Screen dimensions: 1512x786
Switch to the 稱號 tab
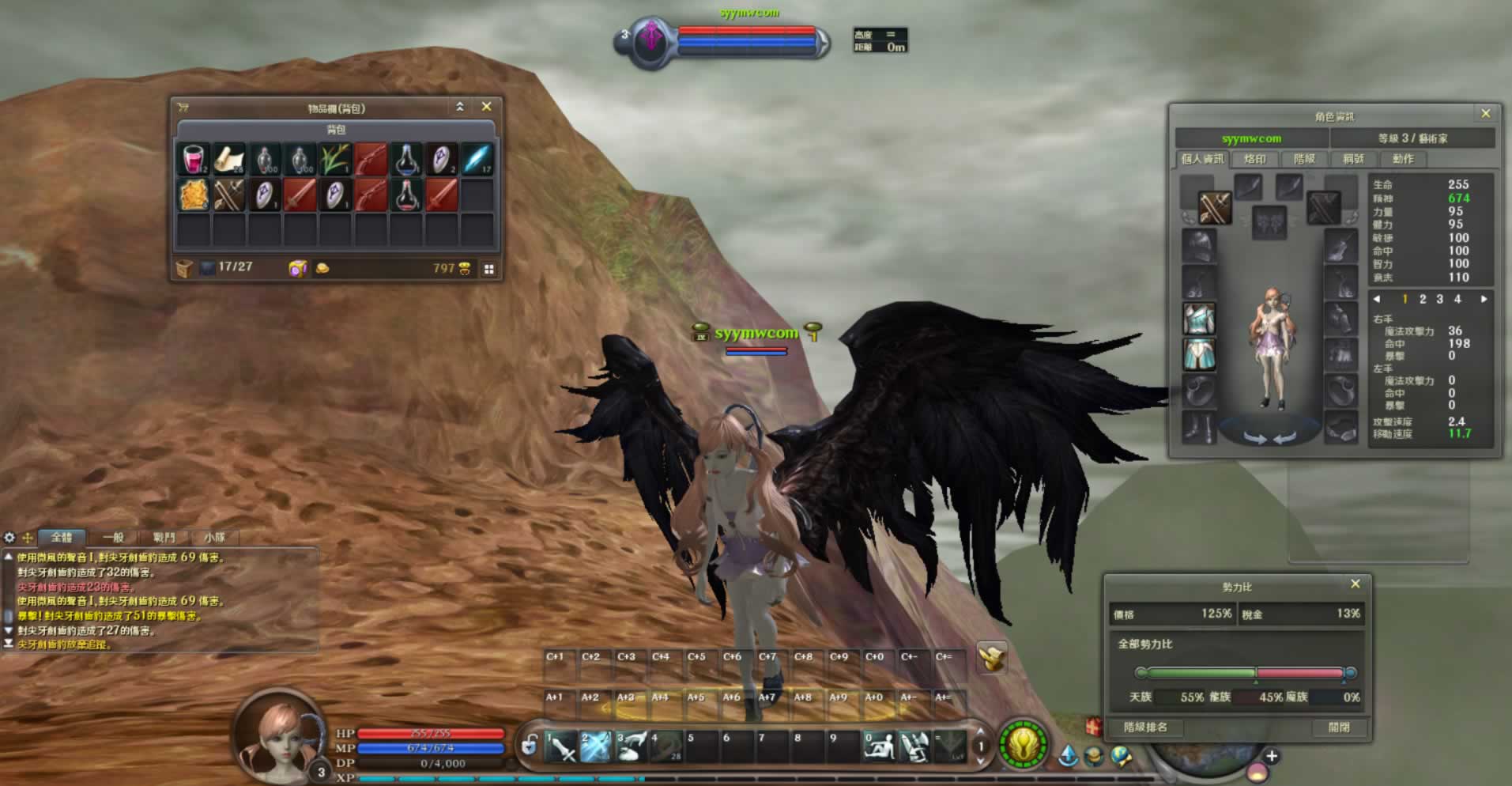pyautogui.click(x=1353, y=159)
